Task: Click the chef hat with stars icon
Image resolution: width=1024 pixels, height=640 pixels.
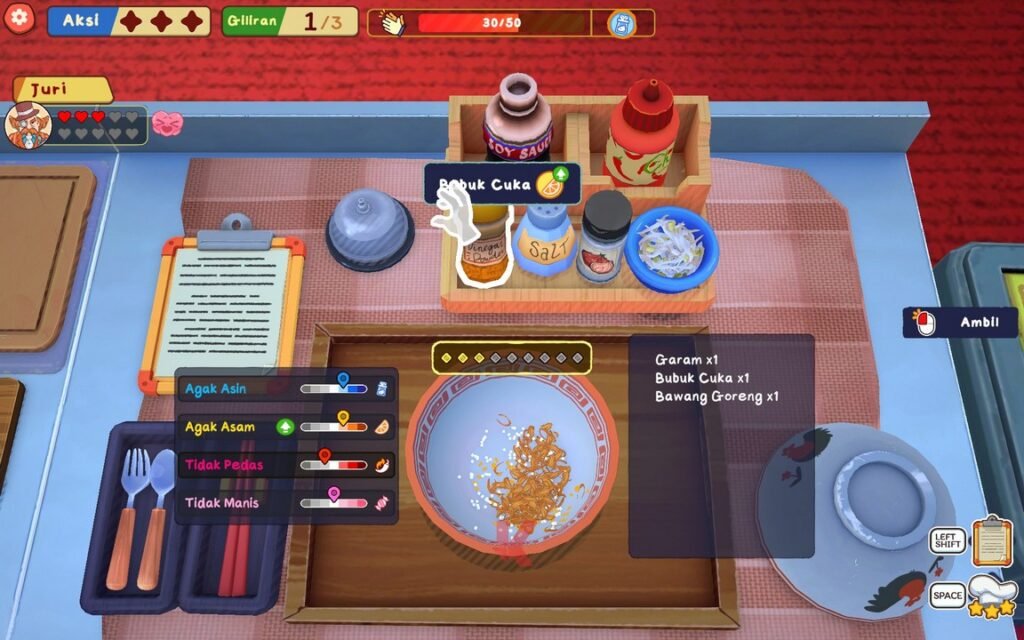Action: [992, 595]
